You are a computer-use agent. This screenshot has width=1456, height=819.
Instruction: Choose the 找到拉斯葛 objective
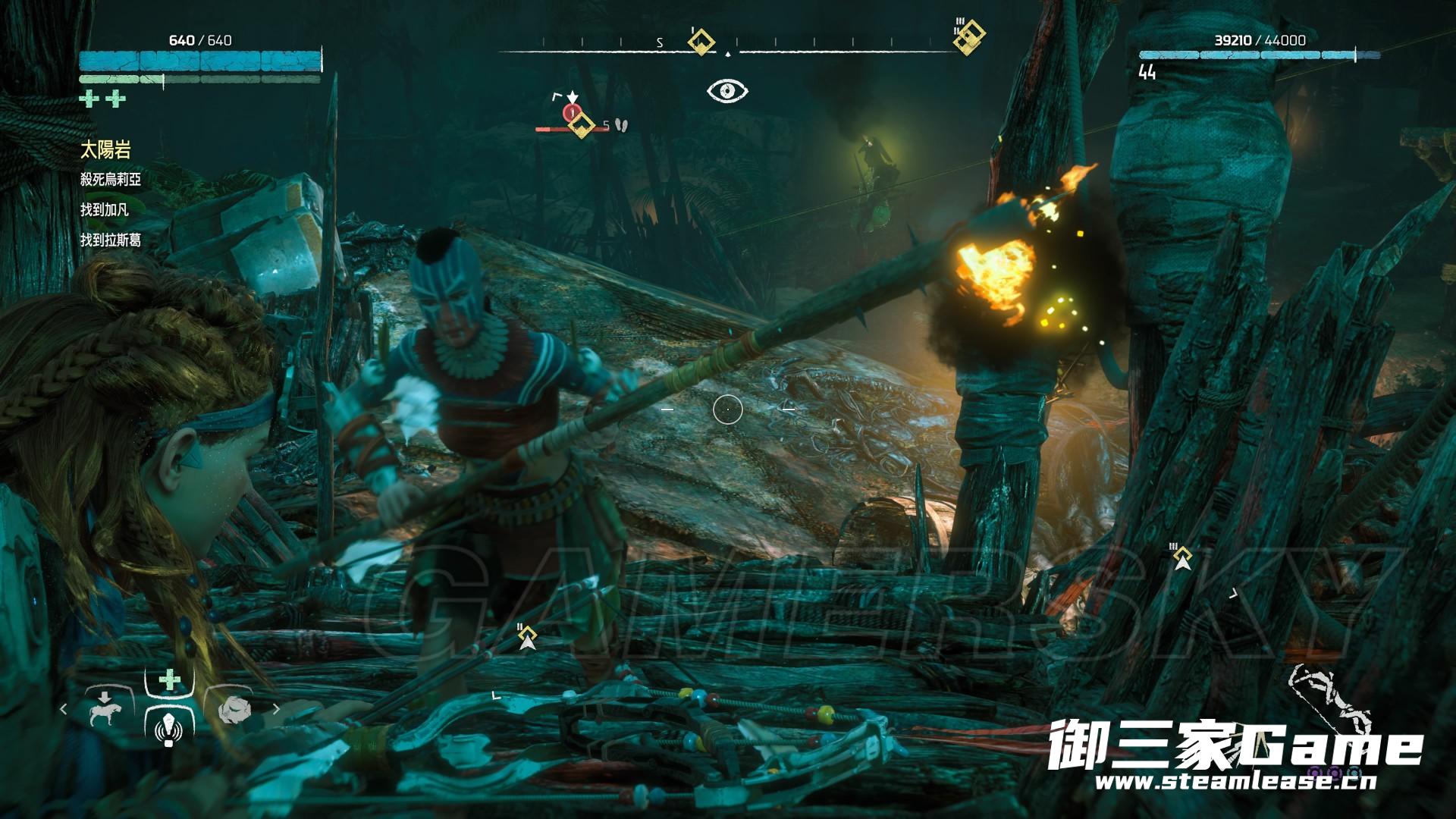pos(111,240)
